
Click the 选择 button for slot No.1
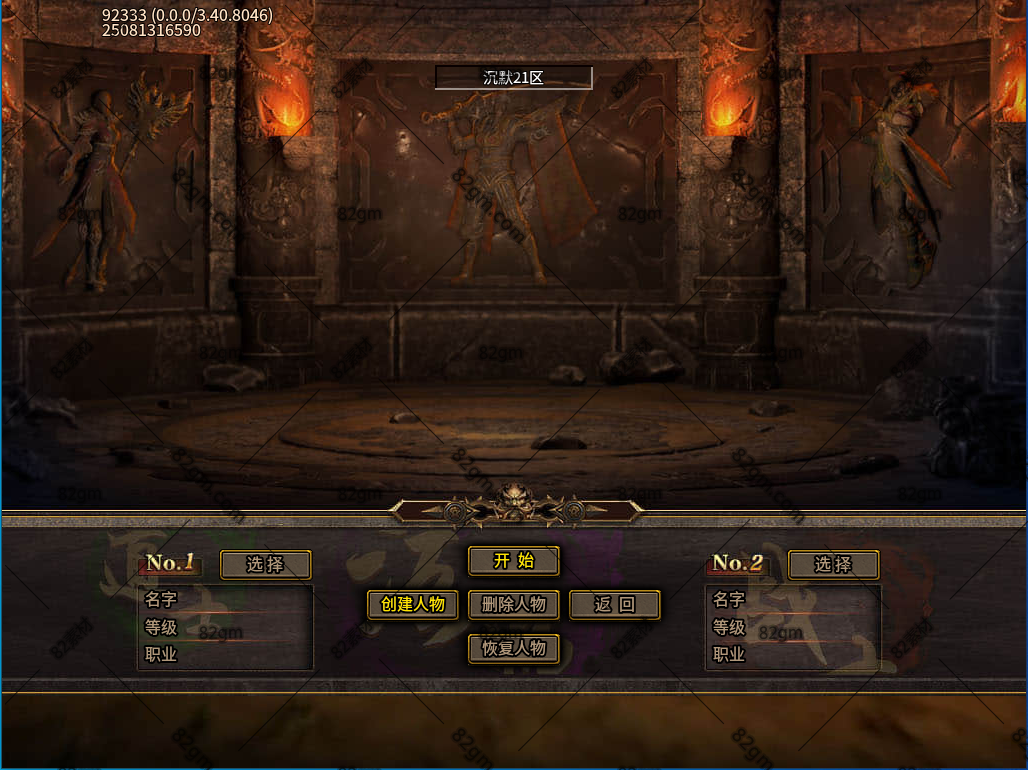265,565
